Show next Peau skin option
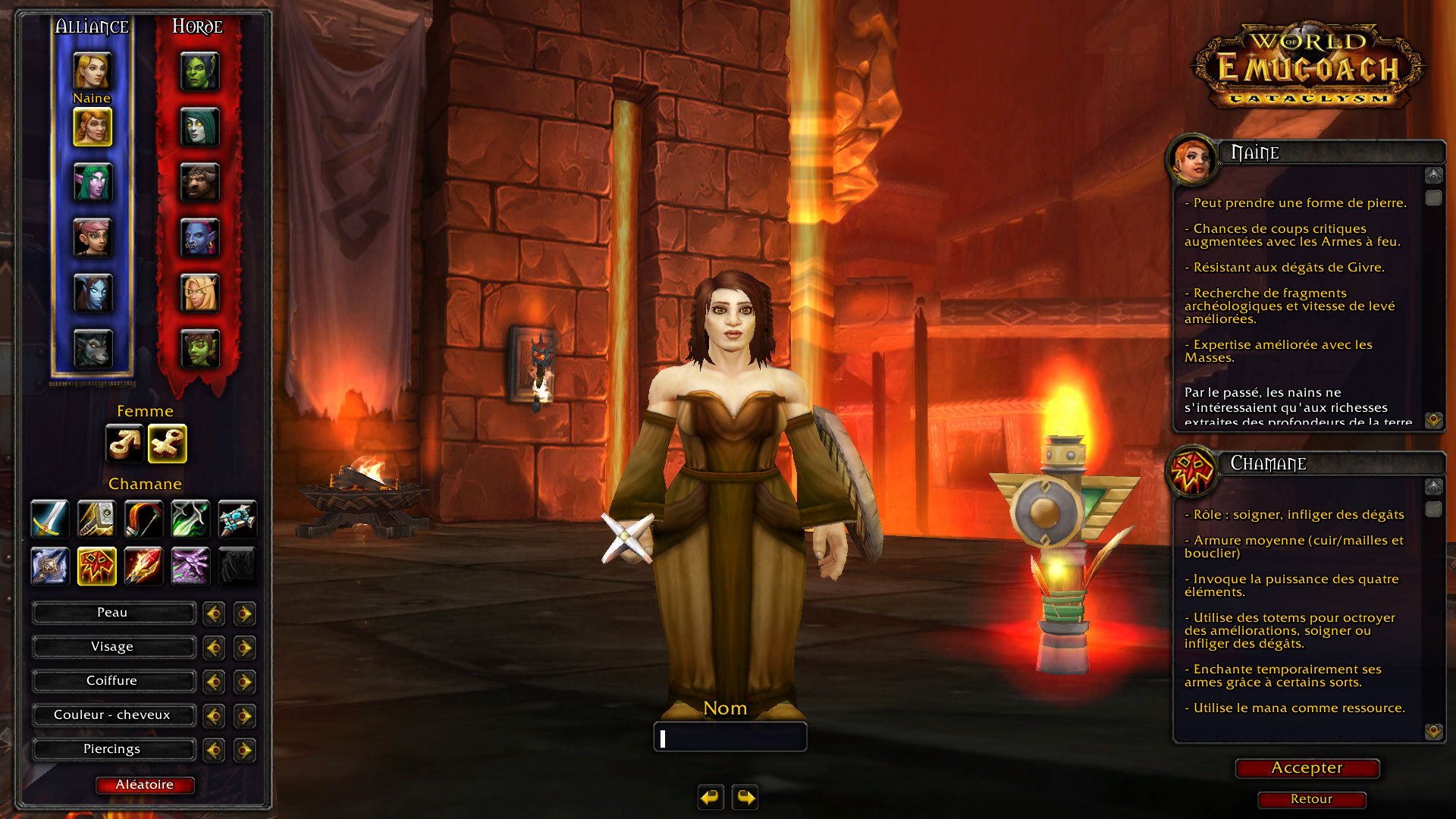 click(244, 613)
